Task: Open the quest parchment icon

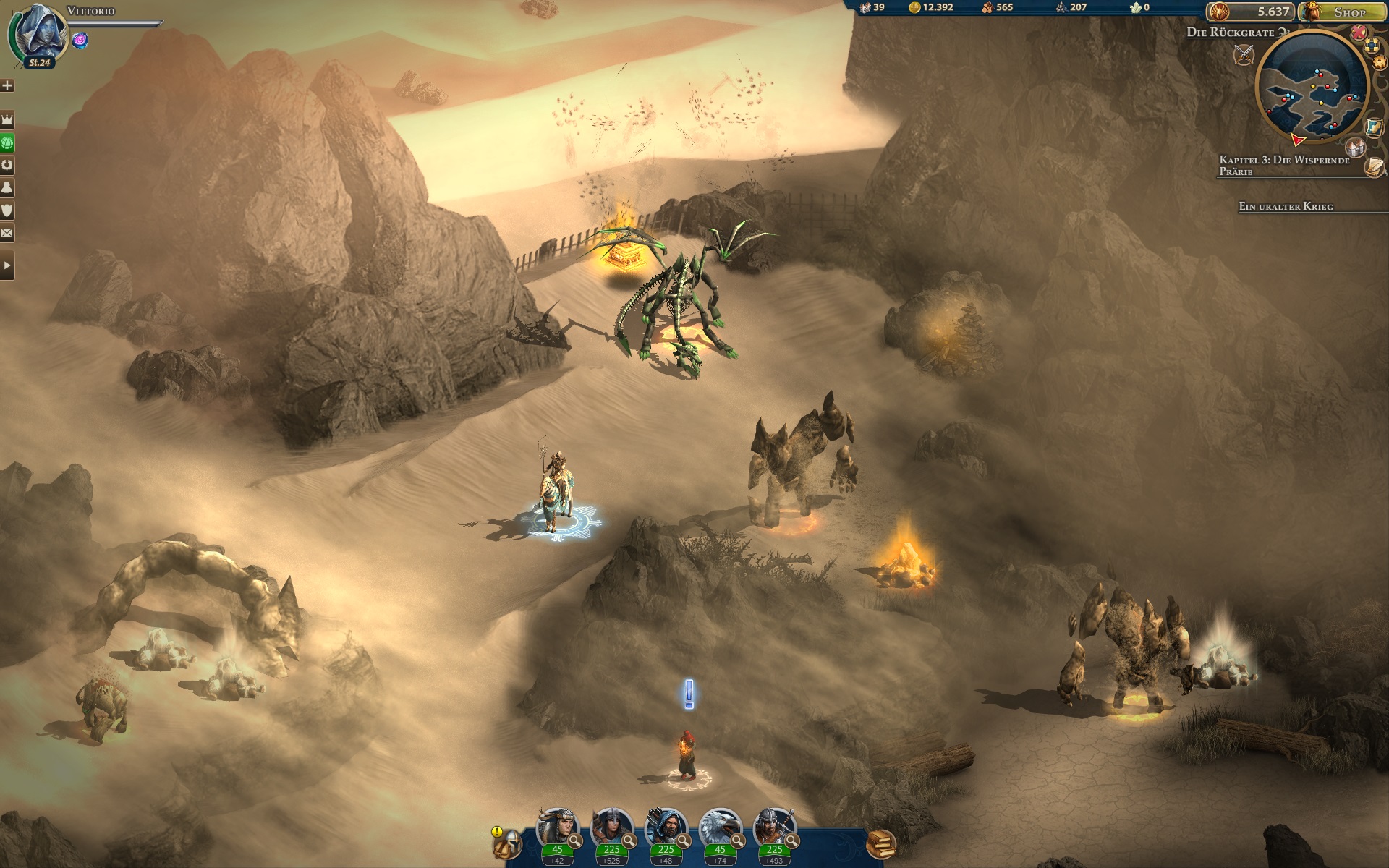Action: point(1375,168)
